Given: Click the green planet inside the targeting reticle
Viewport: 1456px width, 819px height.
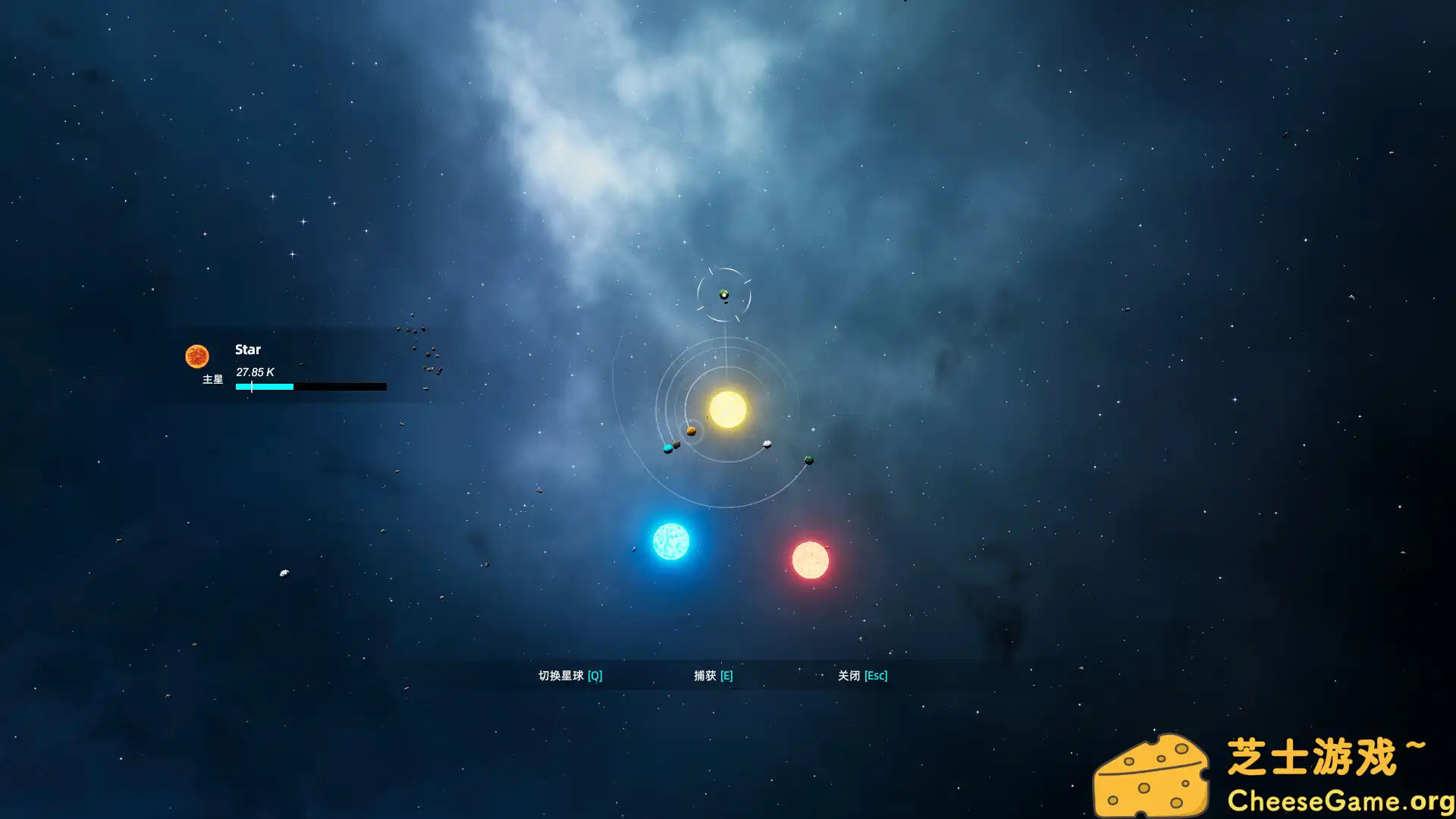Looking at the screenshot, I should click(723, 293).
